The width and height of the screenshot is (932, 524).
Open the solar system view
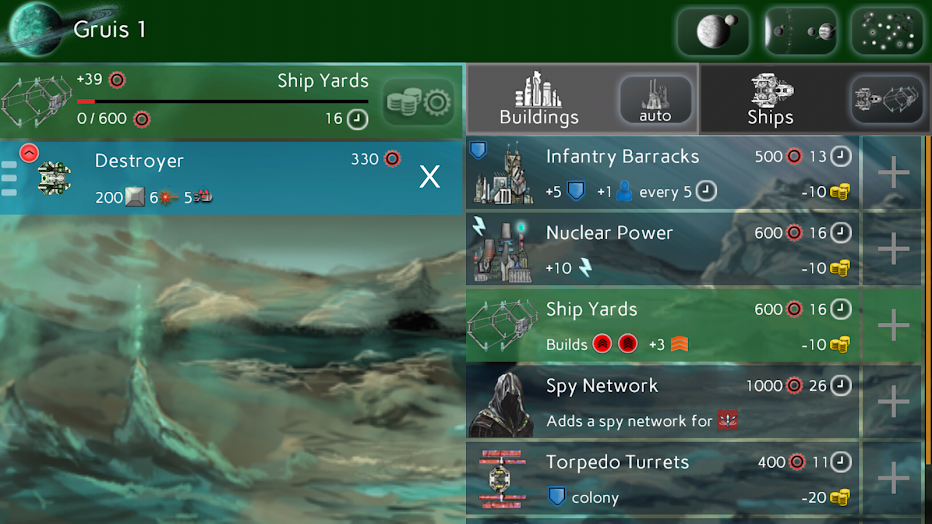[x=800, y=31]
